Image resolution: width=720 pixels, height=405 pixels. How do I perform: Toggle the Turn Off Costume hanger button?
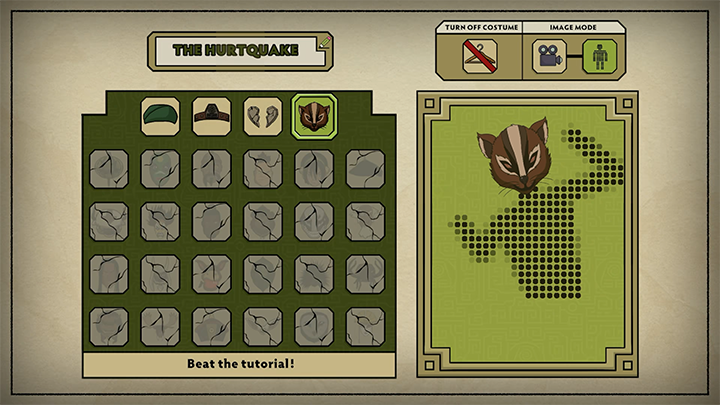click(x=479, y=56)
